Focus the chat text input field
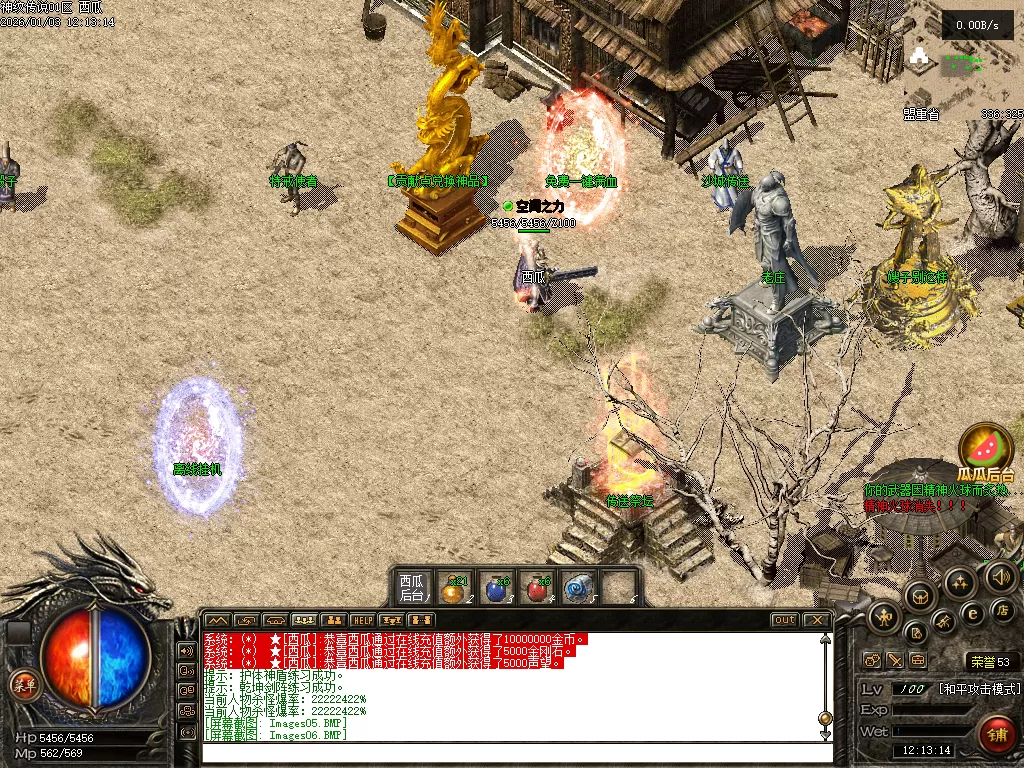The image size is (1024, 768). (x=510, y=751)
